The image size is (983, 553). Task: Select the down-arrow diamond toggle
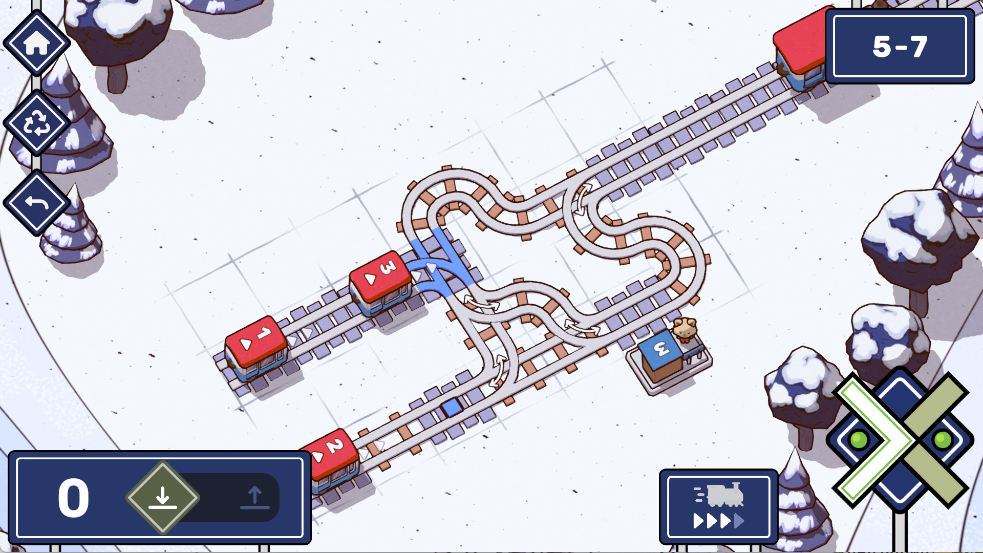tap(163, 497)
